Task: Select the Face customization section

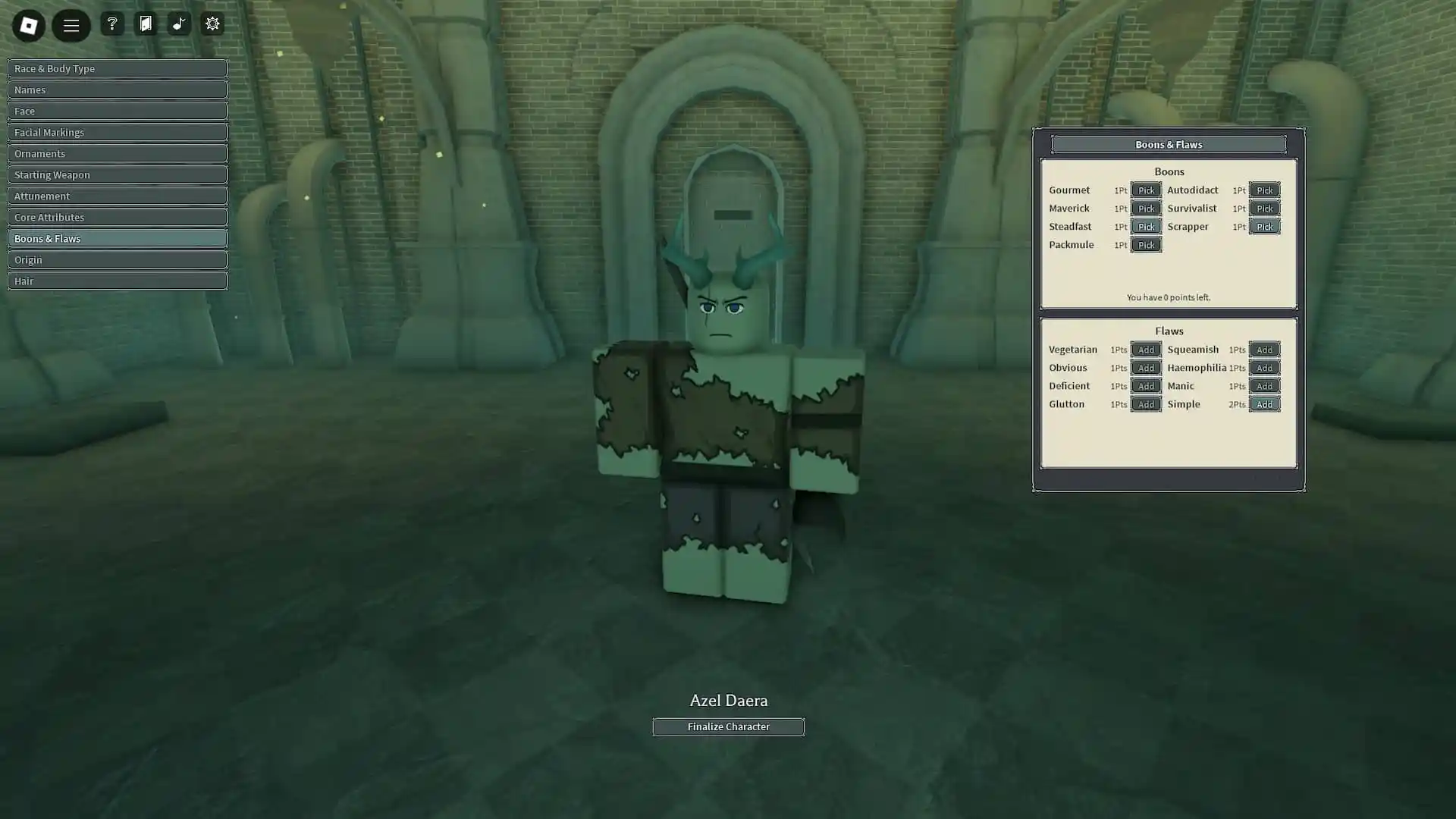Action: pos(118,111)
